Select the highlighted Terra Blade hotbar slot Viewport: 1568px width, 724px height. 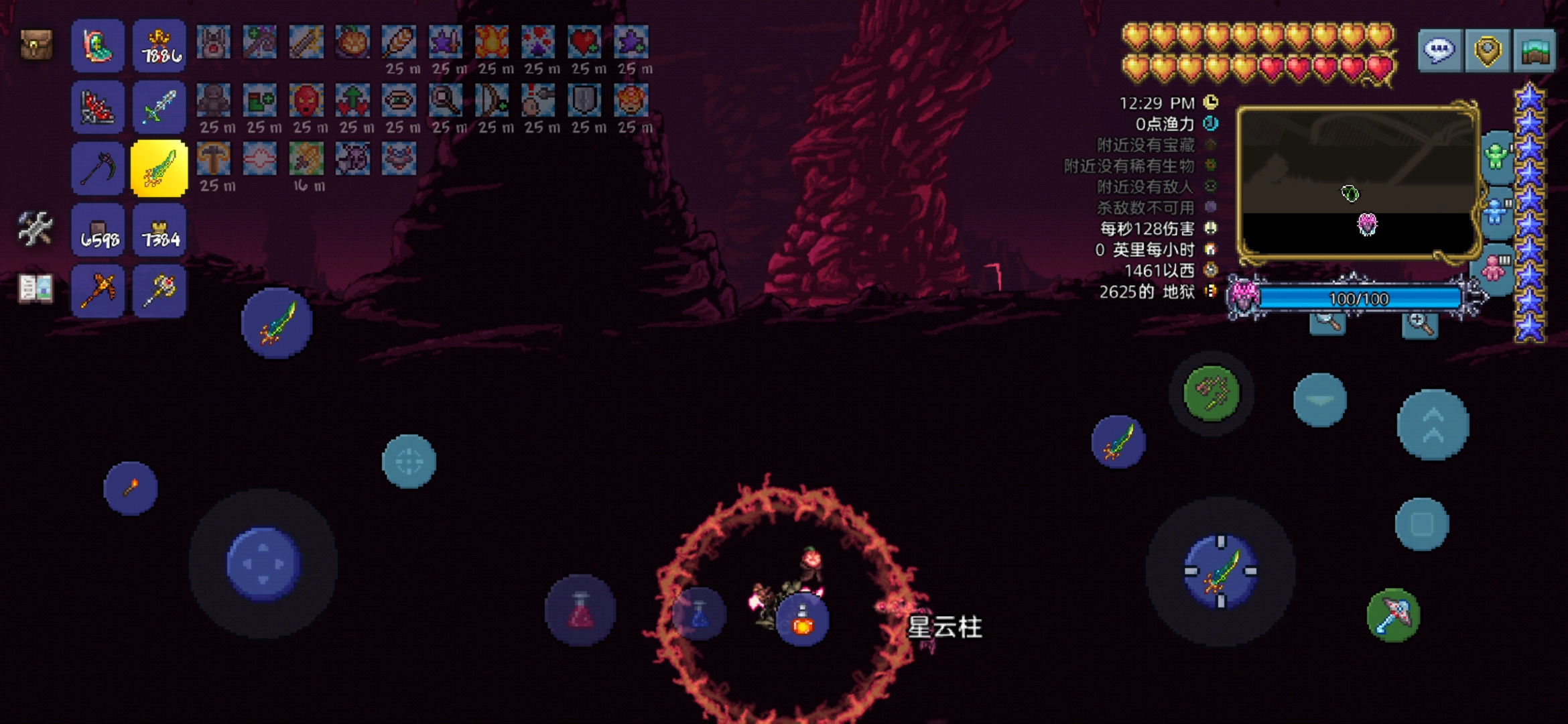159,169
